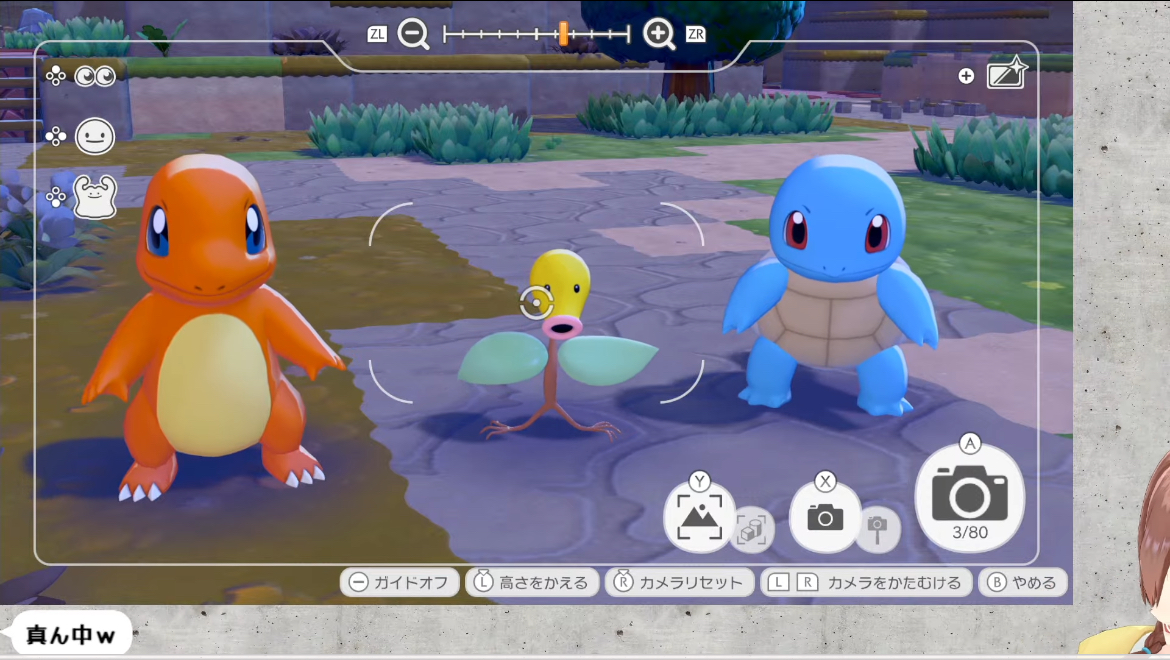1170x660 pixels.
Task: Take a photo with the large camera button
Action: tap(969, 497)
